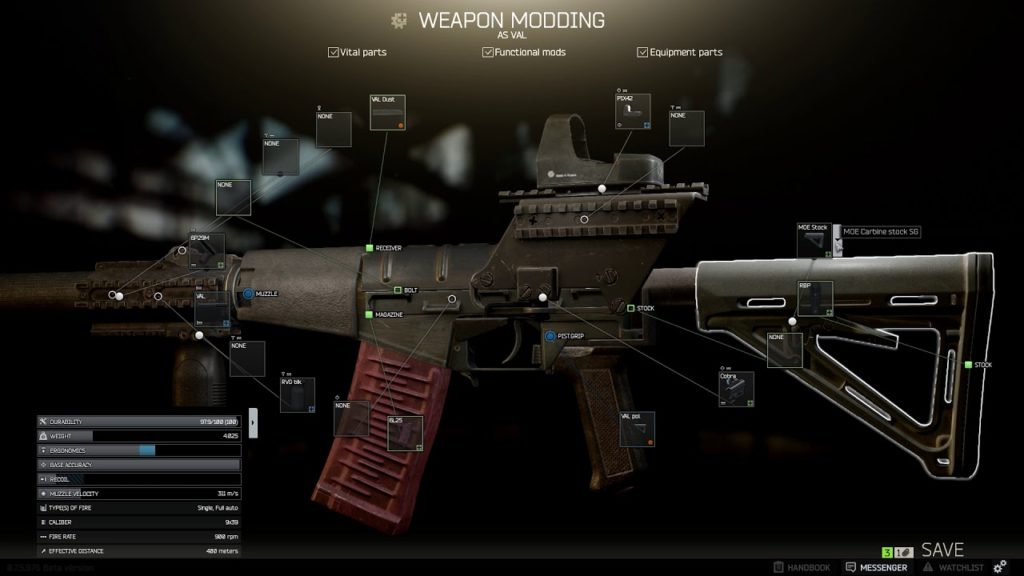The width and height of the screenshot is (1024, 576).
Task: Select the VAL pistol grip slot
Action: coord(637,428)
